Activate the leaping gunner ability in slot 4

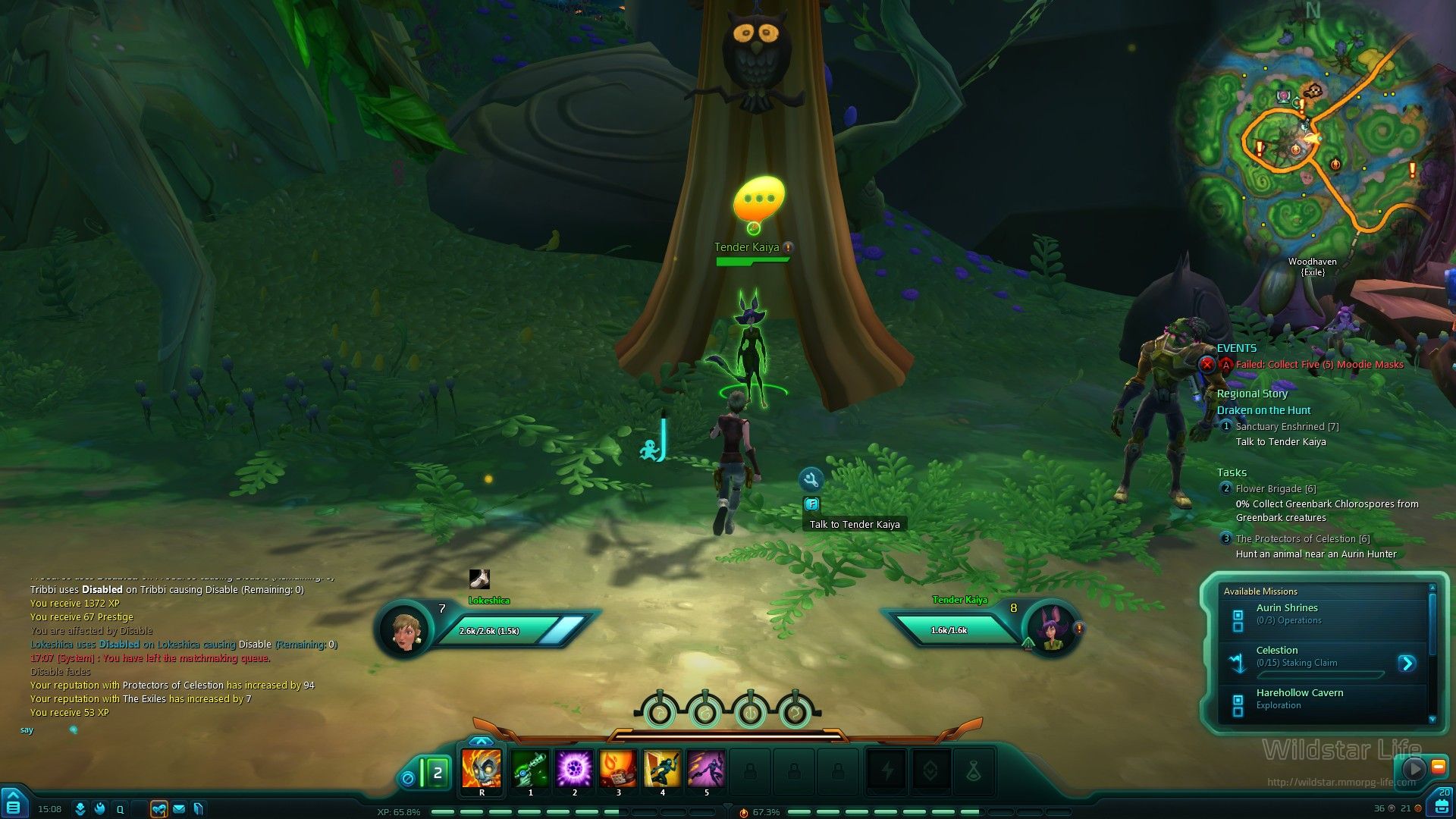coord(662,769)
